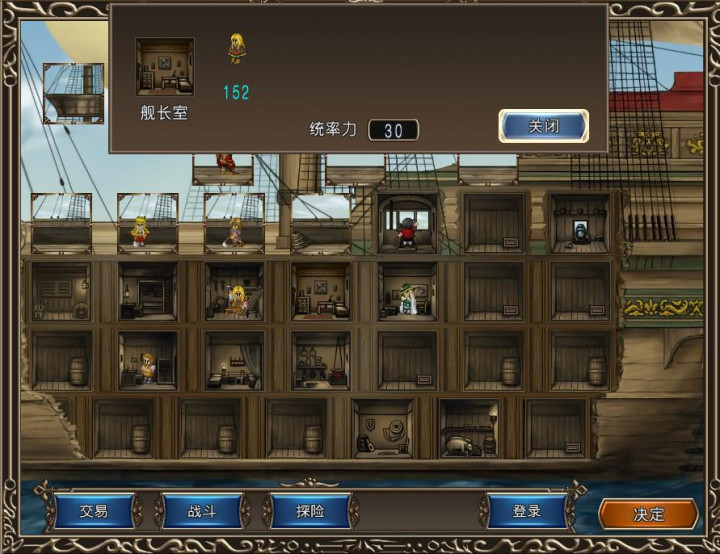Select the blonde crew member portrait in panel

point(237,48)
